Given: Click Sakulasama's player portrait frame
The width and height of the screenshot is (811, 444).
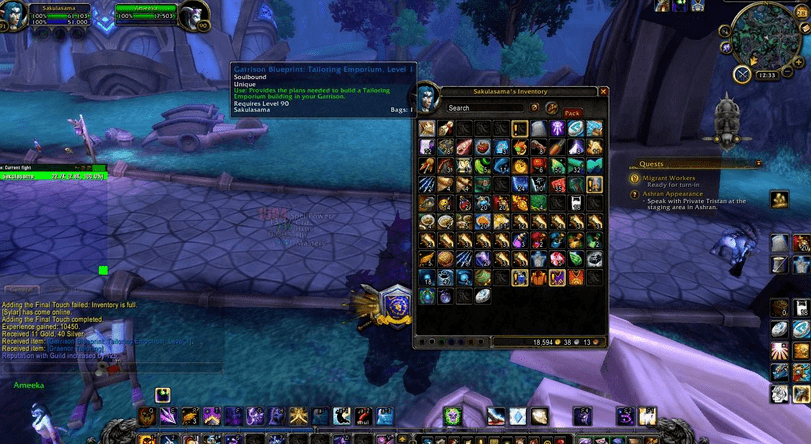Looking at the screenshot, I should click(x=14, y=17).
